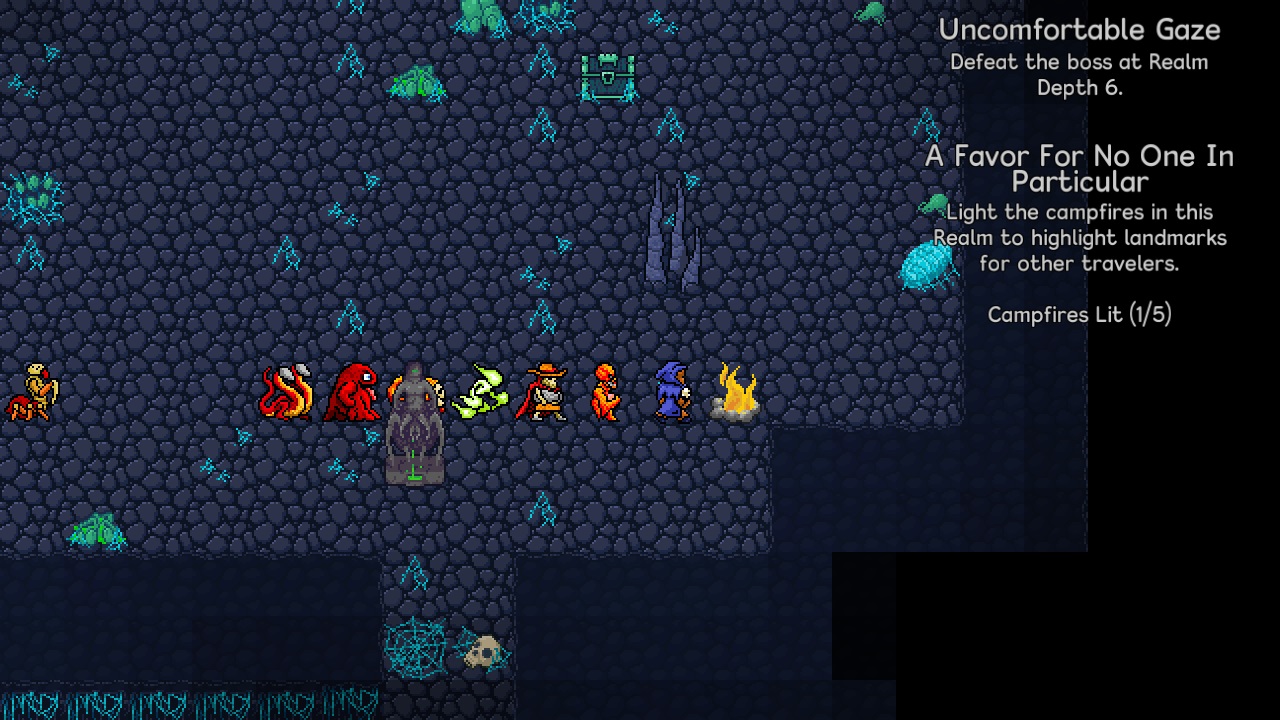Select the cowboy hero with red cape
1280x720 pixels.
(x=543, y=390)
